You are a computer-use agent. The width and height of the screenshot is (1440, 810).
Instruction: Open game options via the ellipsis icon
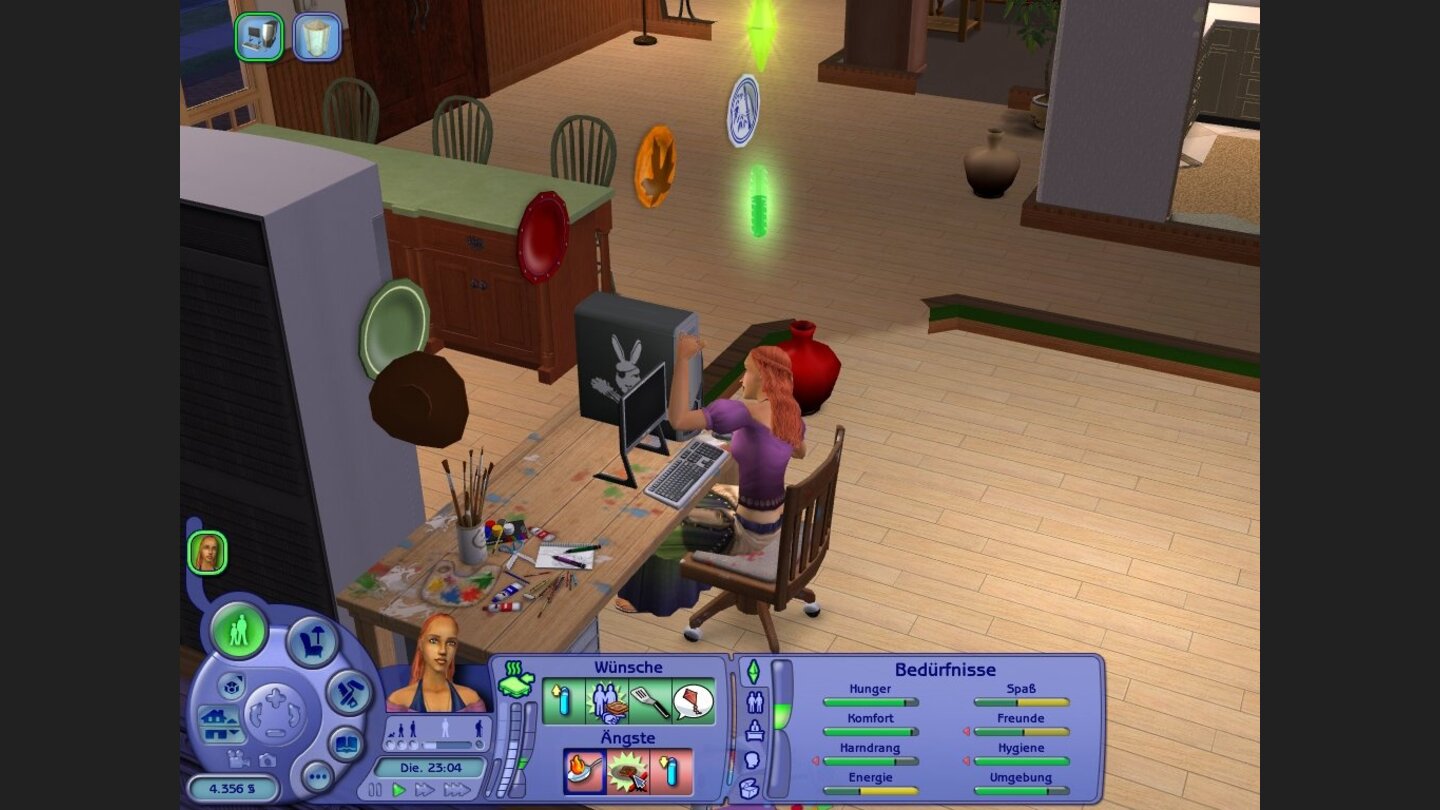pyautogui.click(x=317, y=776)
